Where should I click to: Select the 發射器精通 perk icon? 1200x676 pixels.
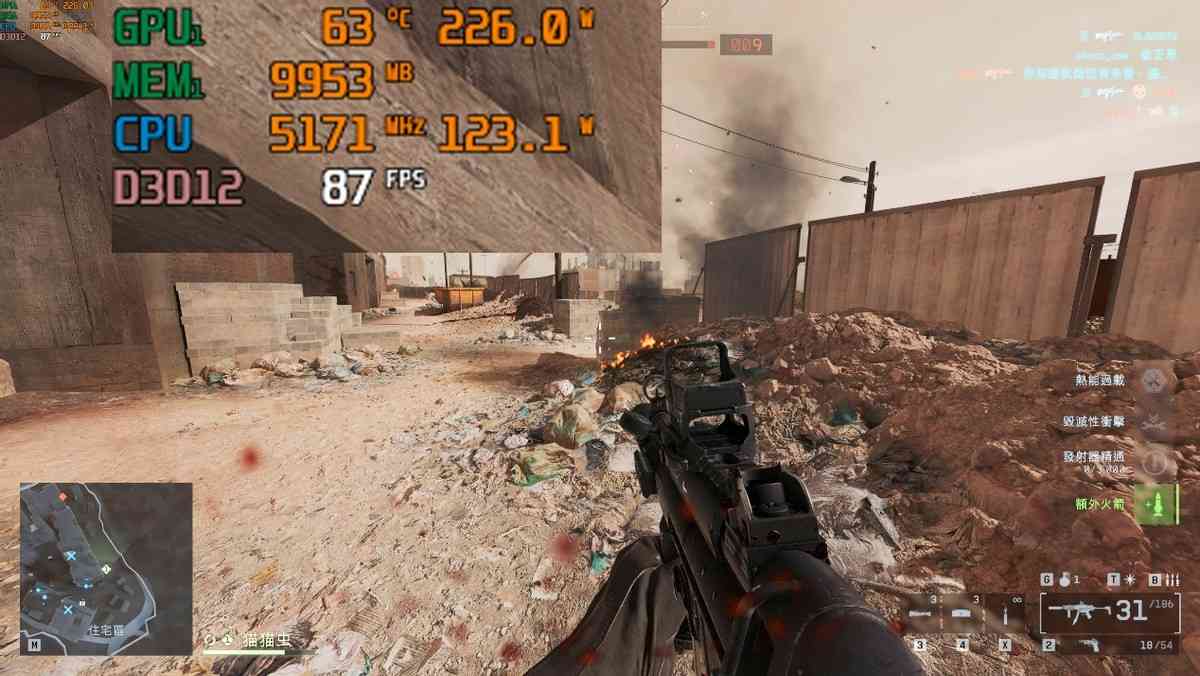[1155, 461]
